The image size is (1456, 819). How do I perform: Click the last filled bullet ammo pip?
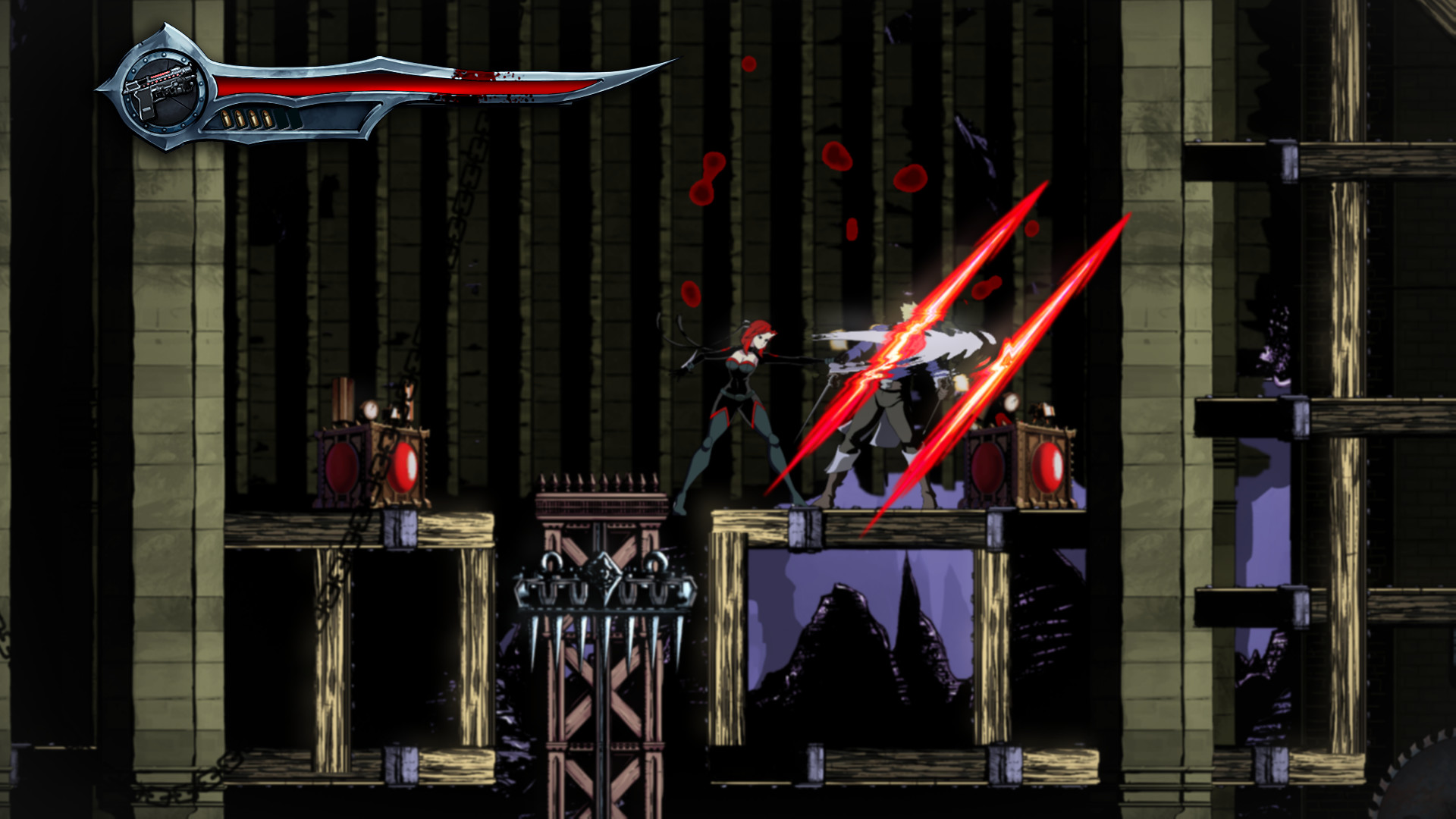coord(267,119)
